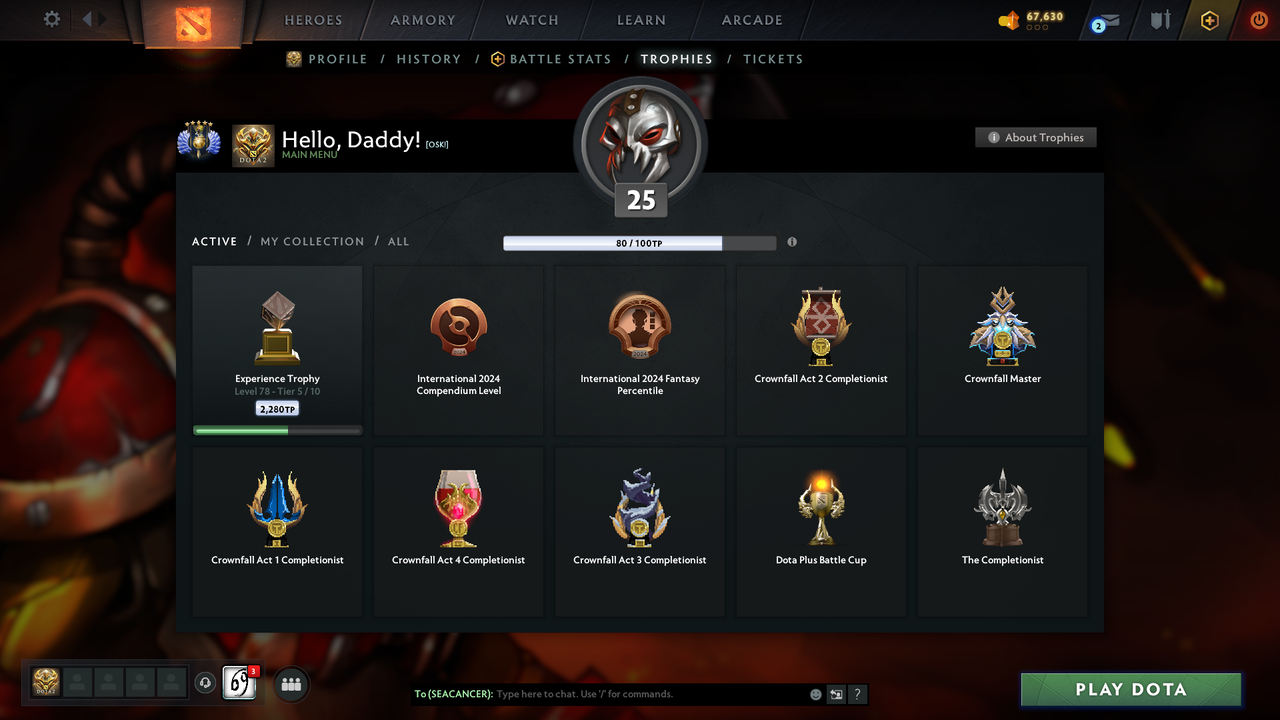Screen dimensions: 1280x720
Task: View trophy points info icon beside progress bar
Action: 792,242
